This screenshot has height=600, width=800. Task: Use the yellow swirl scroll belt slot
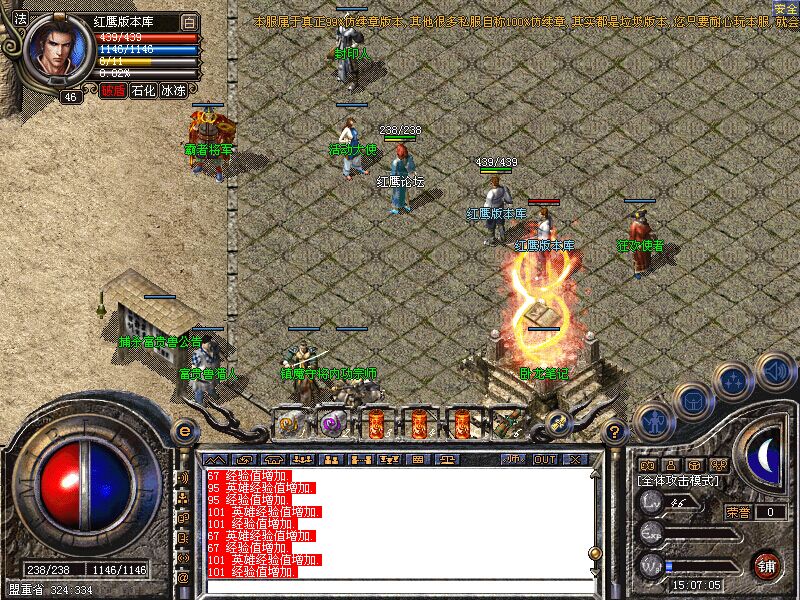pos(289,423)
